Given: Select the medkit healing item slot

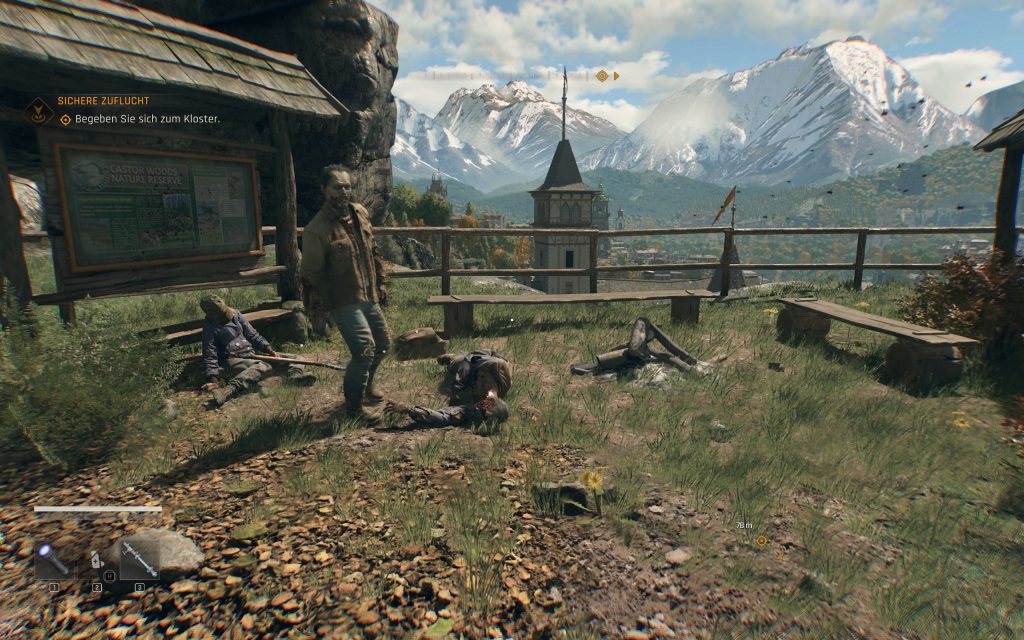Looking at the screenshot, I should tap(96, 561).
